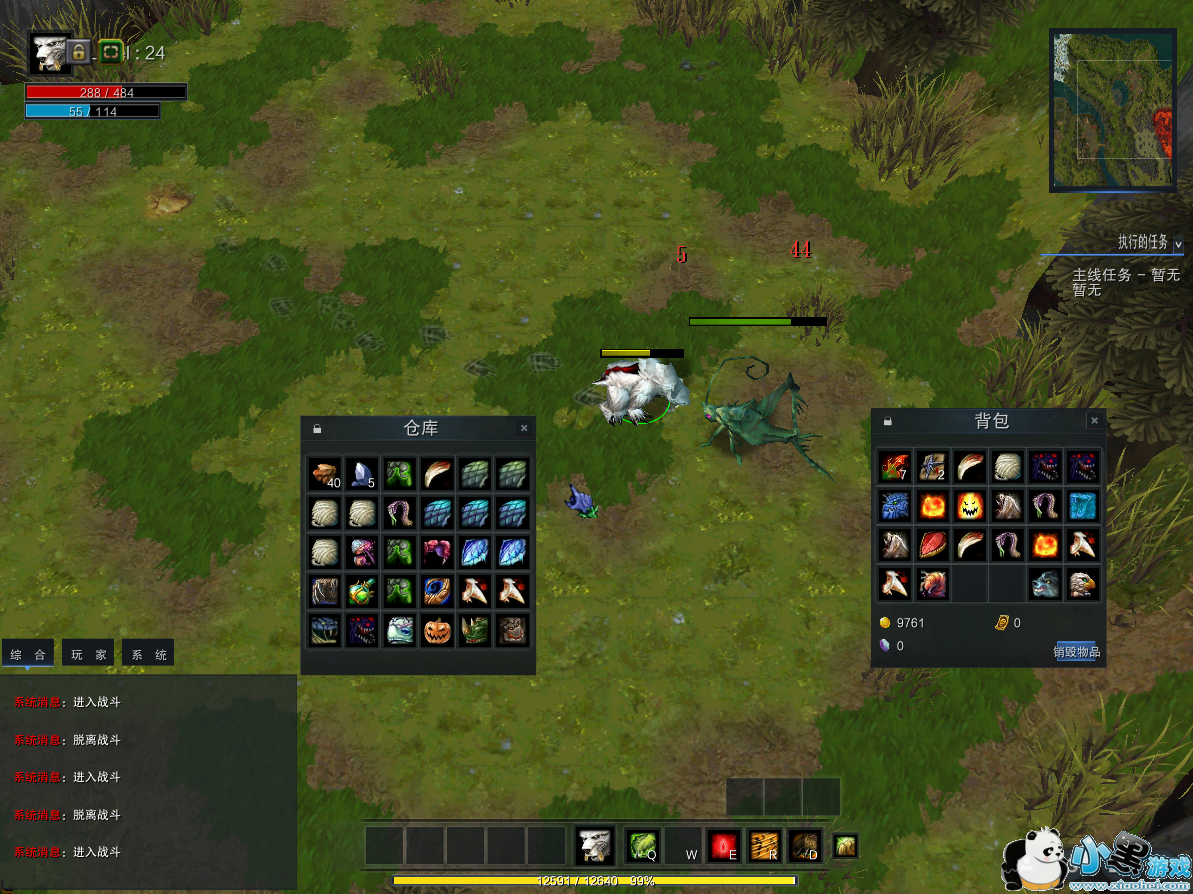
Task: Activate the green leaf Q skill
Action: (641, 846)
